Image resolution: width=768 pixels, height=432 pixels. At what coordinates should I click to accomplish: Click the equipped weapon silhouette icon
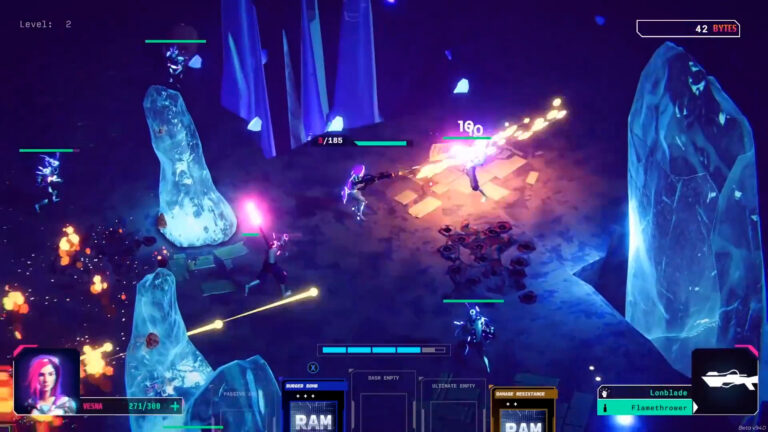pyautogui.click(x=724, y=381)
